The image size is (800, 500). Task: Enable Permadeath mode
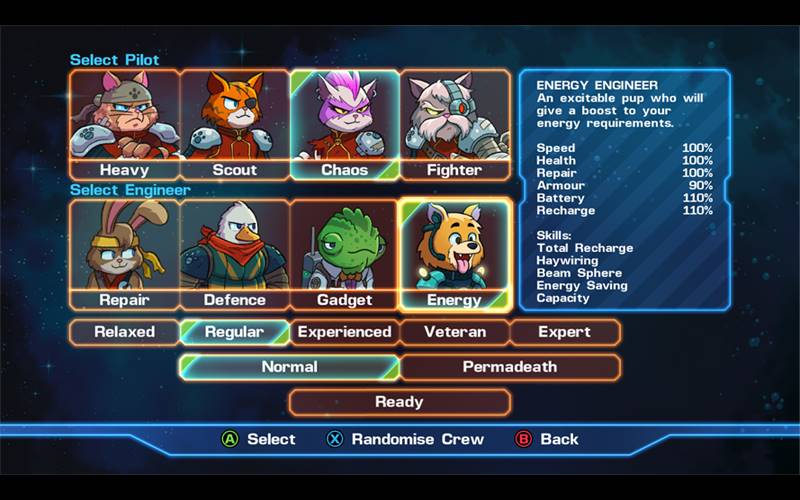(x=510, y=367)
